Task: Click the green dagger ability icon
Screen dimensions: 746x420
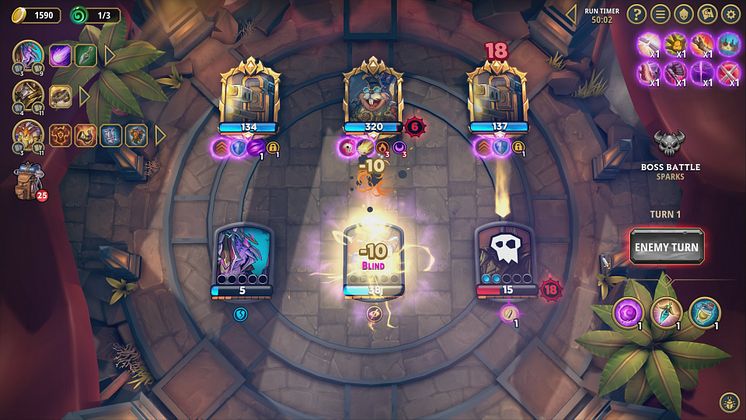Action: (x=85, y=56)
